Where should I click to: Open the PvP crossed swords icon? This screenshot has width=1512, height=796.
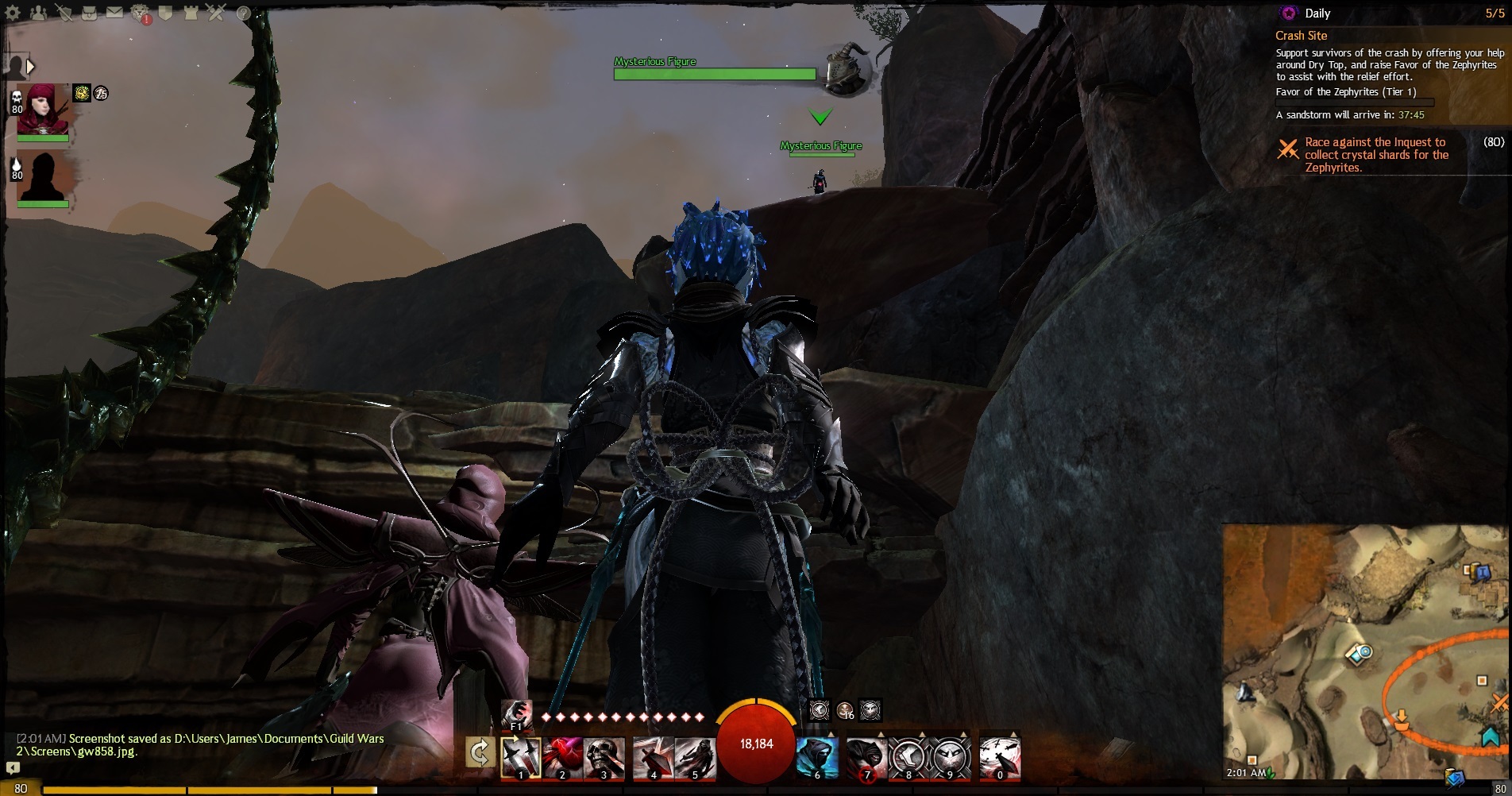pos(217,13)
